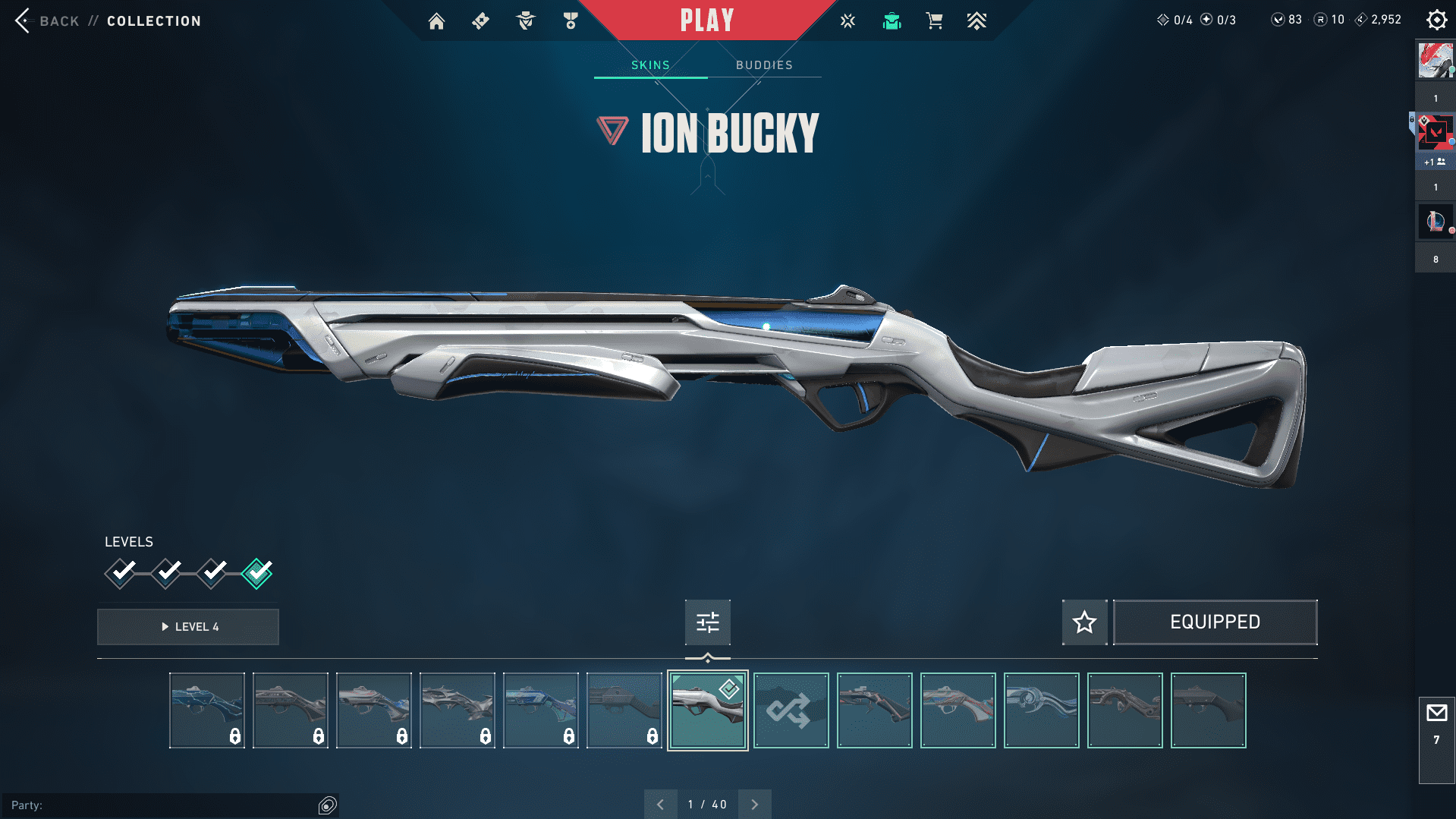
Task: Go to the next skins page
Action: tap(754, 805)
